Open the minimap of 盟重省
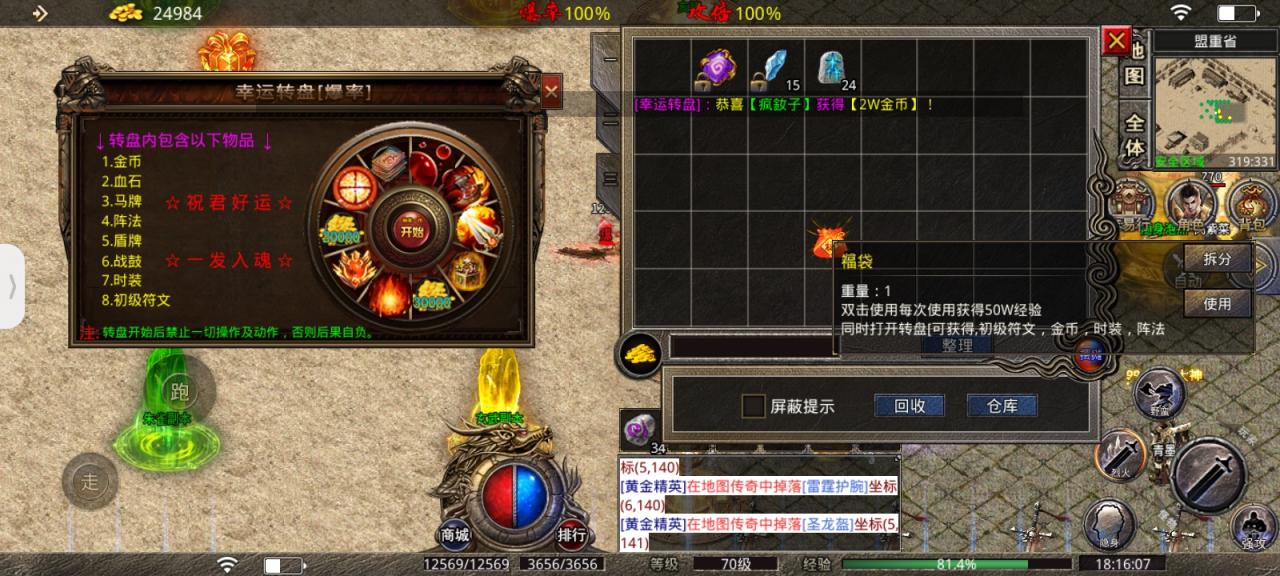This screenshot has height=576, width=1280. (1215, 105)
